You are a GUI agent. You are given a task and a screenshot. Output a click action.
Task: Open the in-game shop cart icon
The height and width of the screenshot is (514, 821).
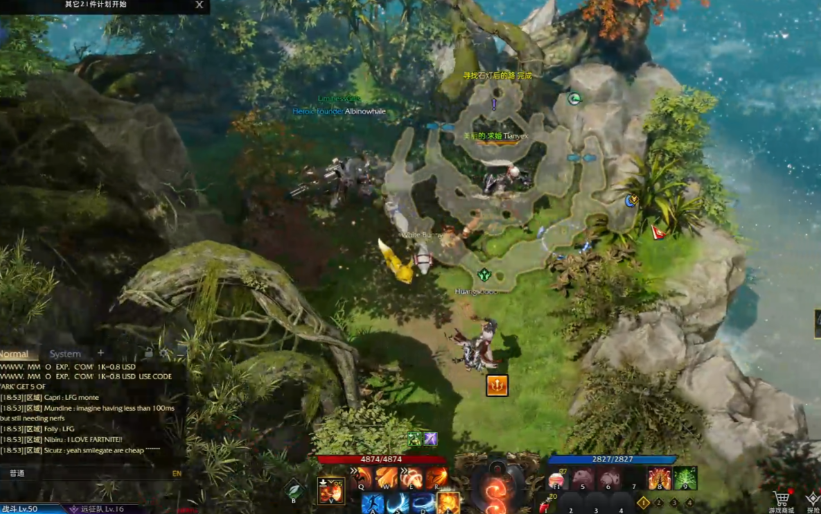[x=781, y=497]
